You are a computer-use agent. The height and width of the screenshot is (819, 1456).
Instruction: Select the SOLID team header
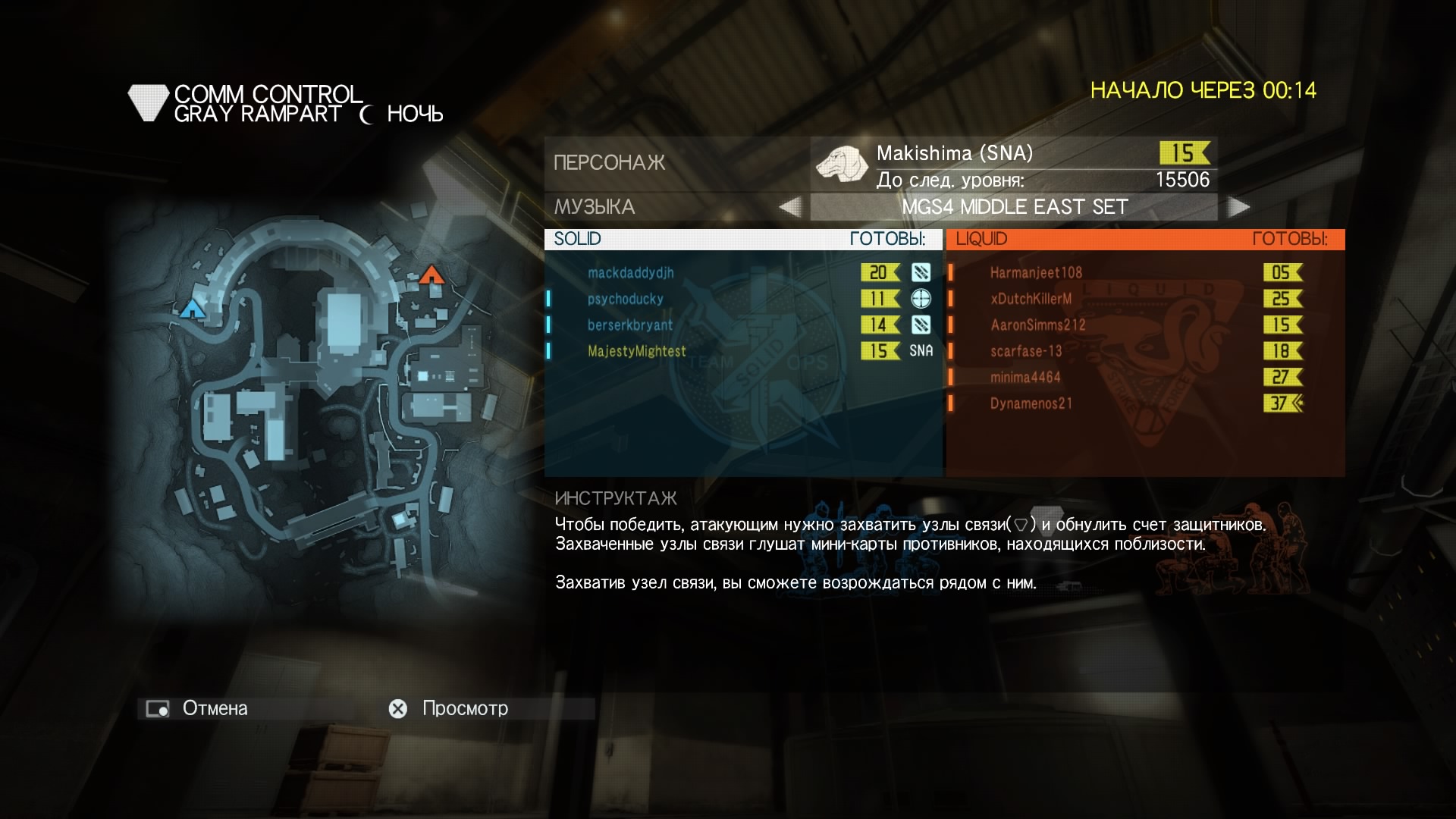point(742,240)
